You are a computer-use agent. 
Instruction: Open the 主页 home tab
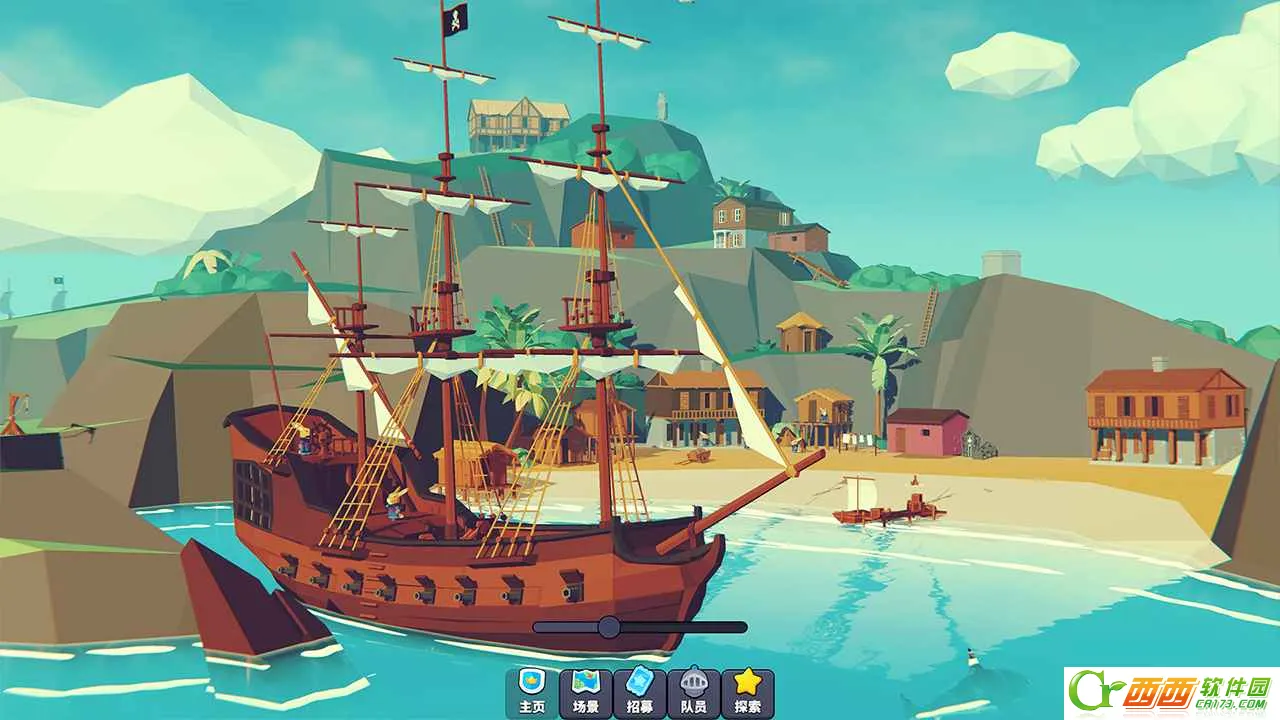pyautogui.click(x=532, y=693)
